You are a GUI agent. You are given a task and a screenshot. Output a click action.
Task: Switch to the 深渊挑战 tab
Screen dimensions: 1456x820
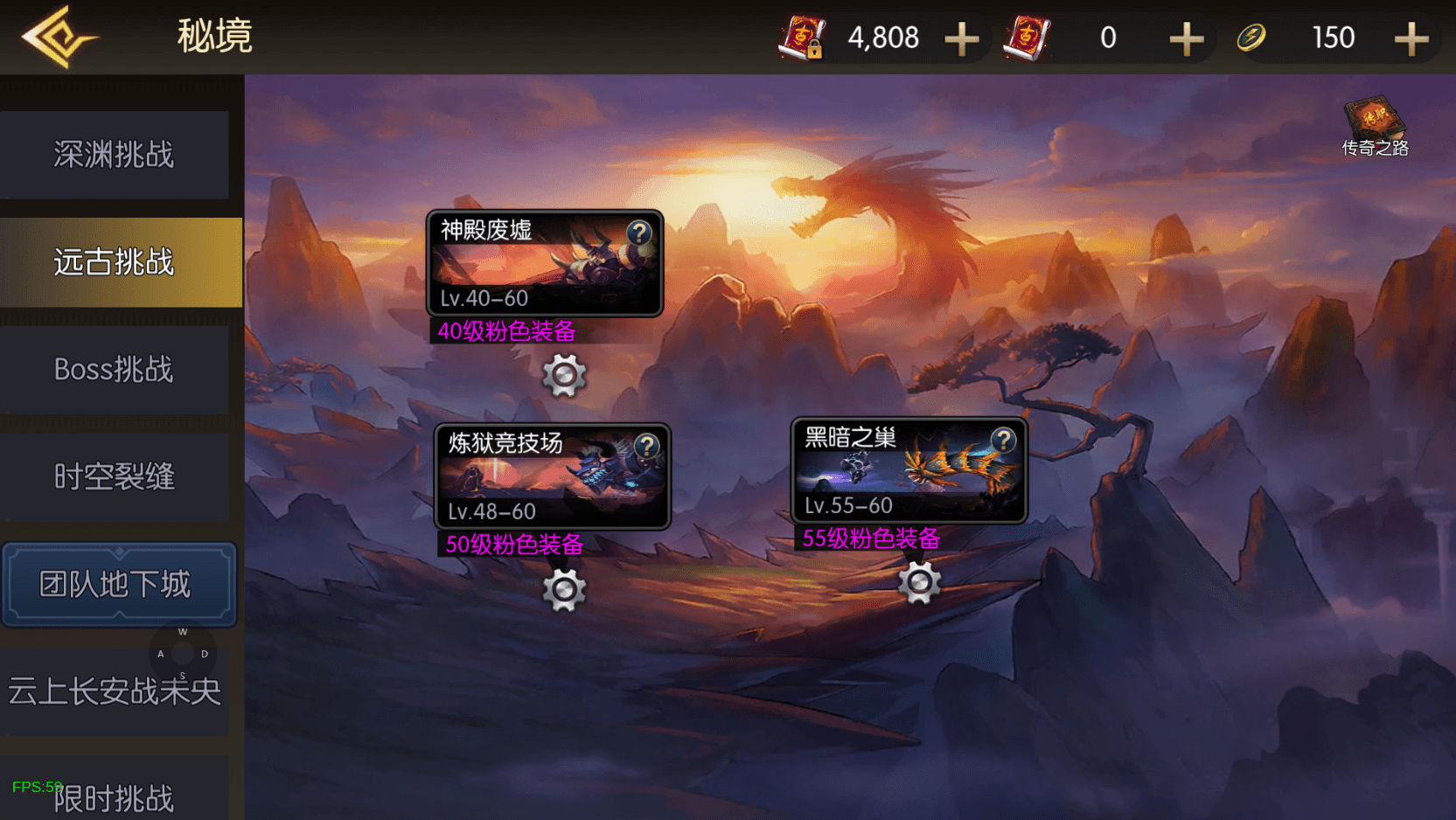point(115,155)
